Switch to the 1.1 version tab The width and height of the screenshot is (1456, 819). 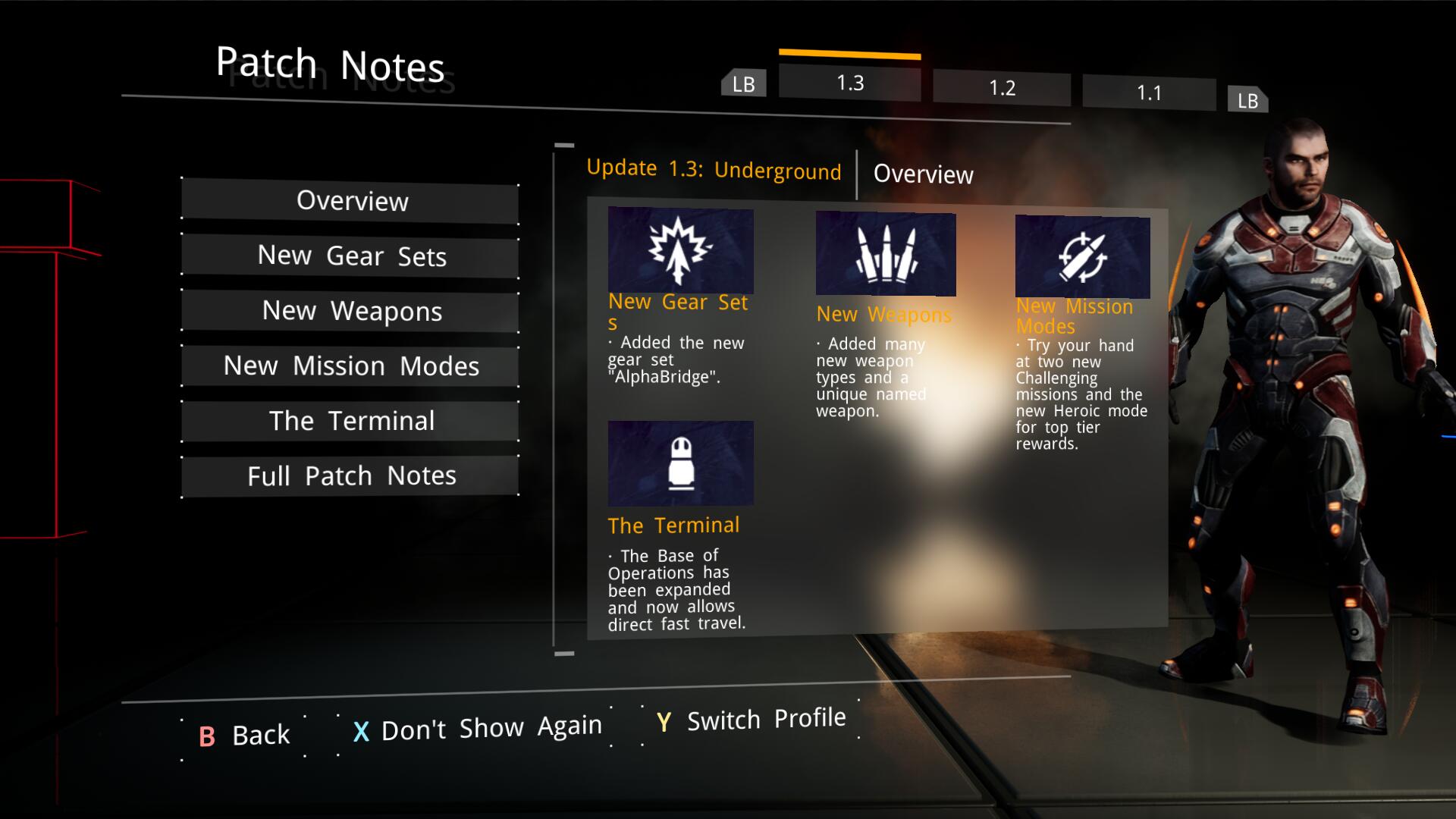[1148, 93]
